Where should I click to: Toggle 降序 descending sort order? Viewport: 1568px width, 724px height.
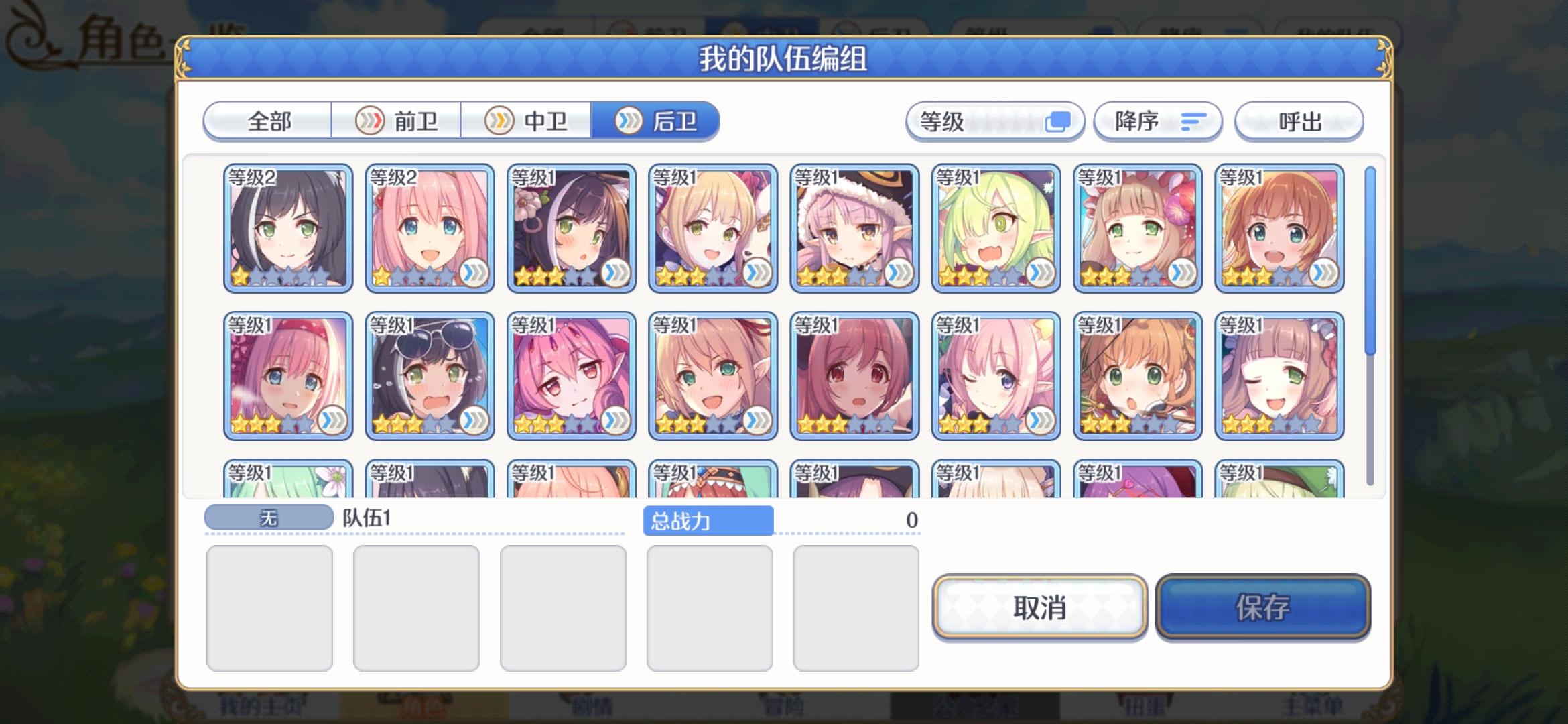(x=1158, y=121)
